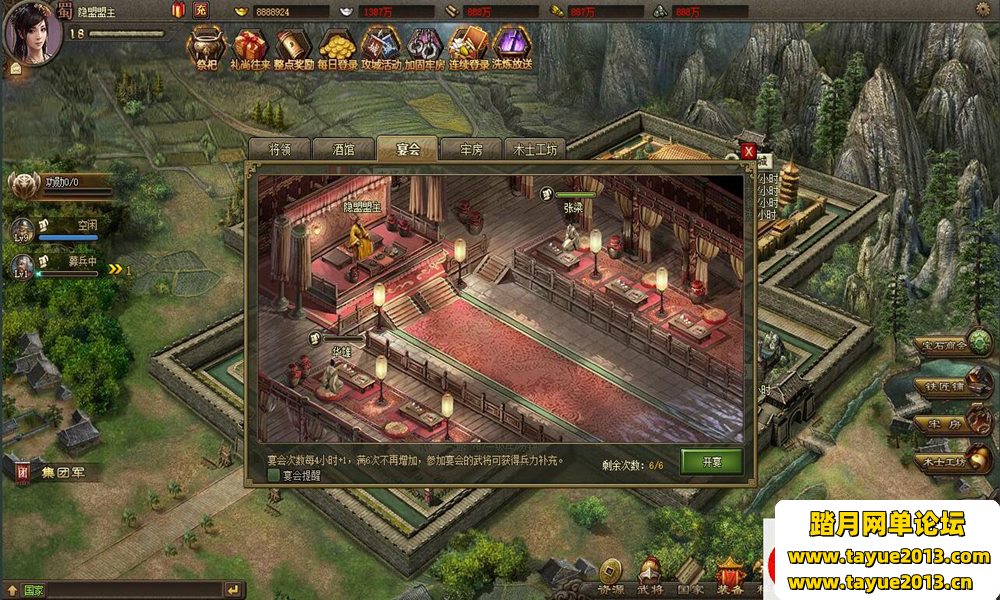Claim the 整点奖励 hourly reward
The image size is (1000, 600).
pos(293,46)
